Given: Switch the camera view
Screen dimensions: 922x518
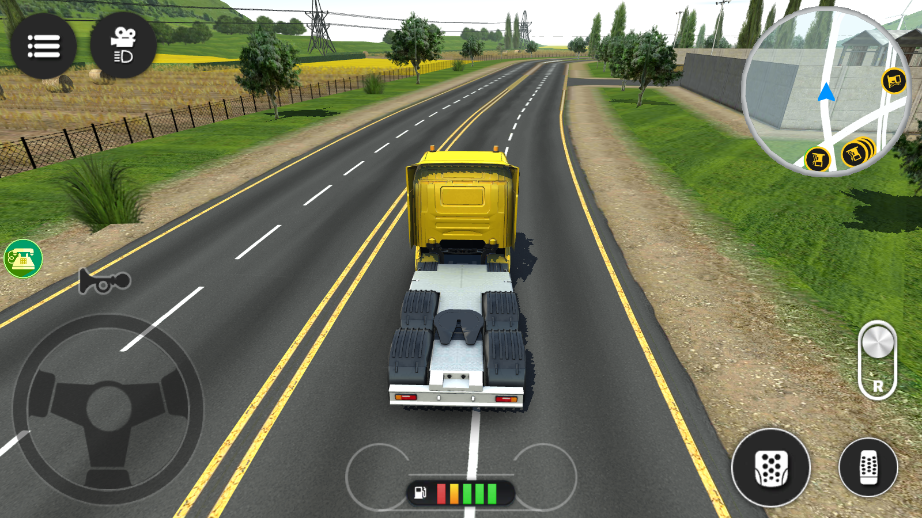Looking at the screenshot, I should click(x=123, y=46).
